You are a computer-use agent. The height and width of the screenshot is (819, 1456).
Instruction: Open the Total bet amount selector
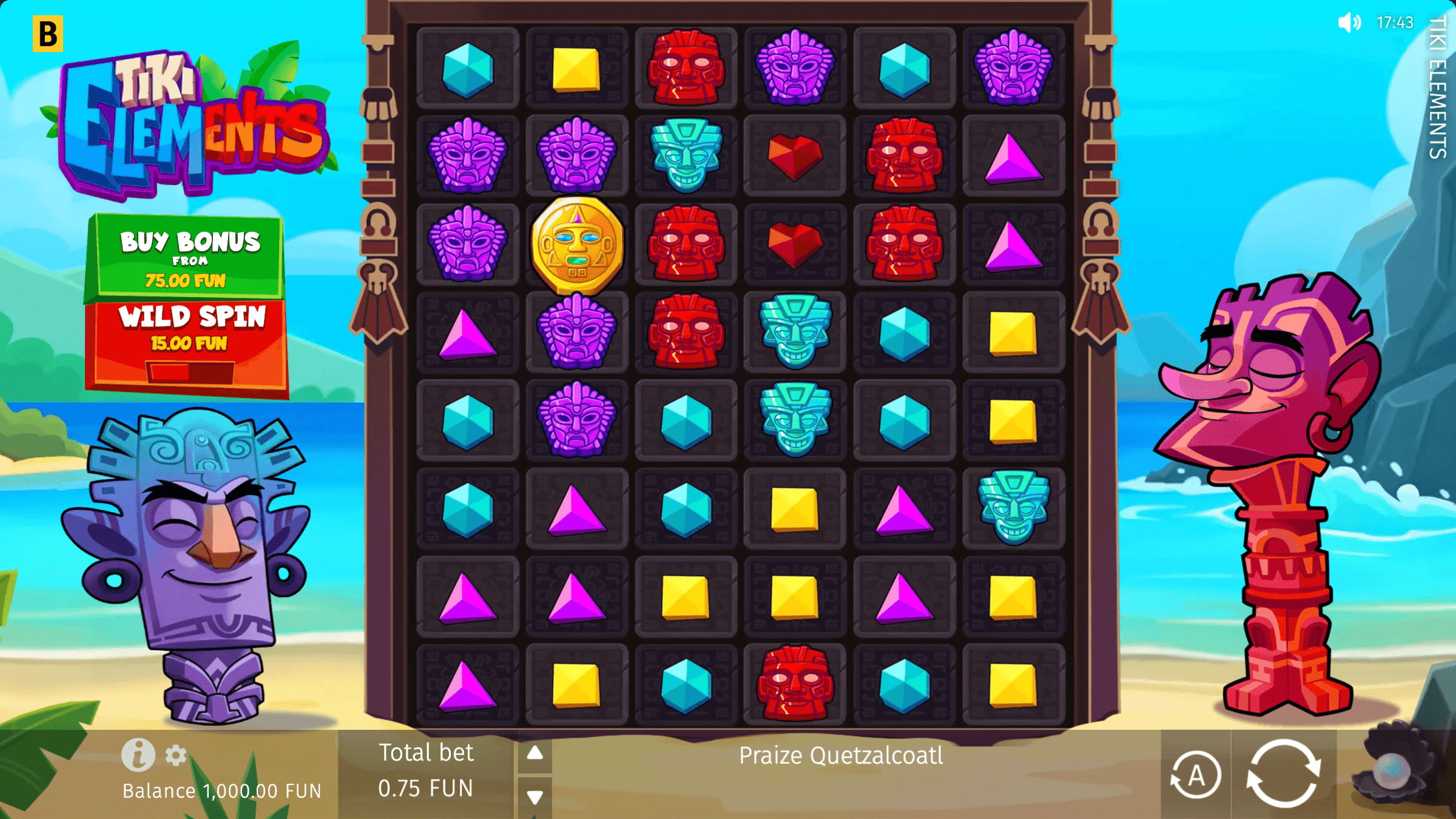point(426,770)
